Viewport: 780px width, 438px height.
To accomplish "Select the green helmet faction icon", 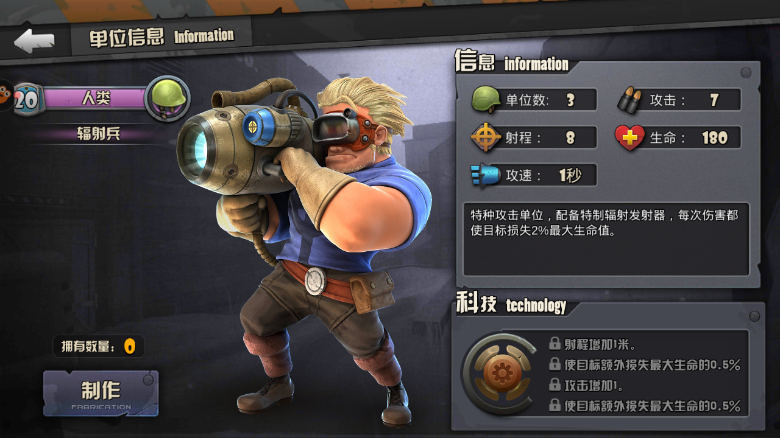I will pyautogui.click(x=167, y=98).
